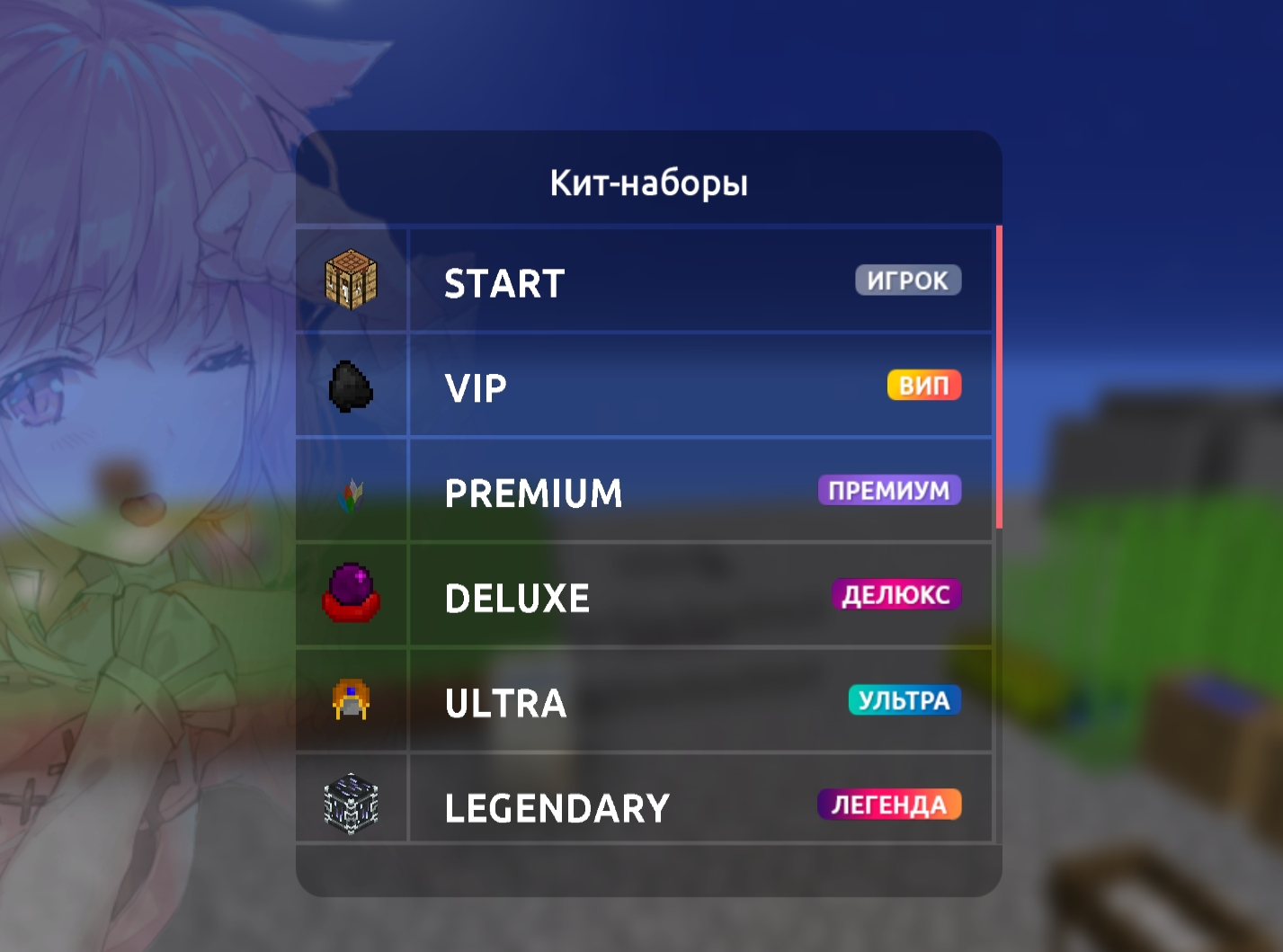Click the teal УЛЬТРА rank badge
1283x952 pixels.
tap(904, 700)
